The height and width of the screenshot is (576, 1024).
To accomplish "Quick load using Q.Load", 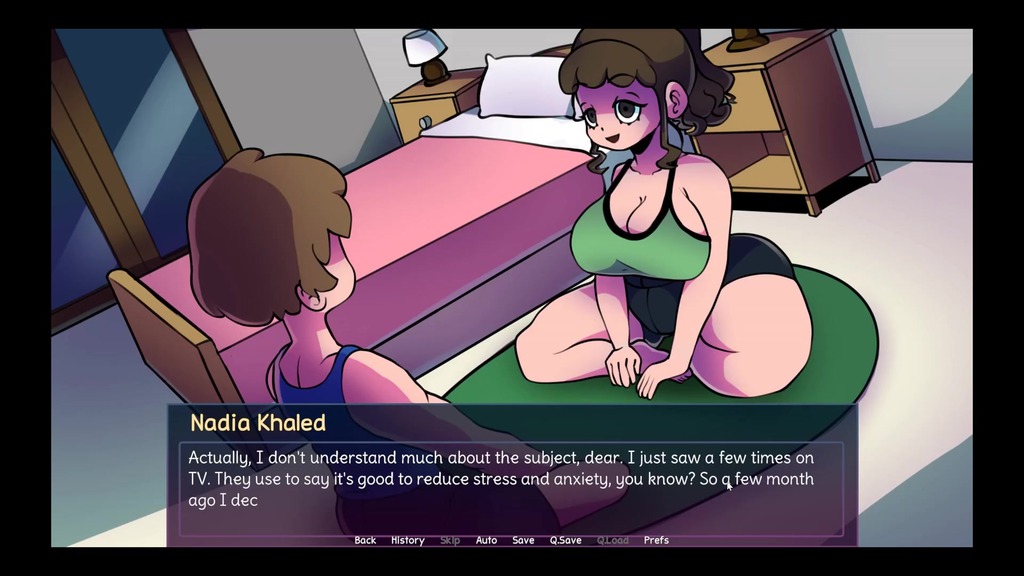I will 612,540.
